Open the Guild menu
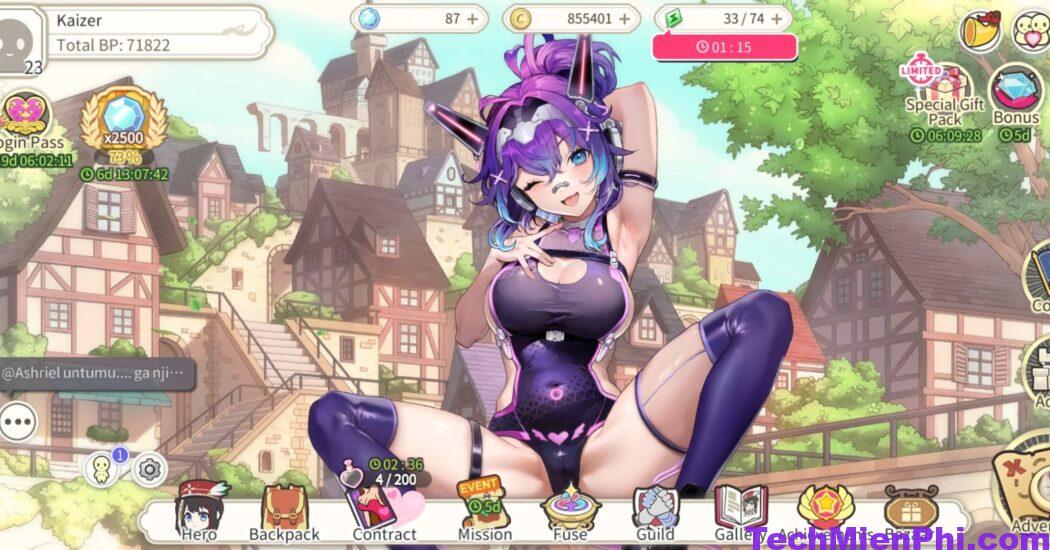This screenshot has height=550, width=1050. click(655, 510)
